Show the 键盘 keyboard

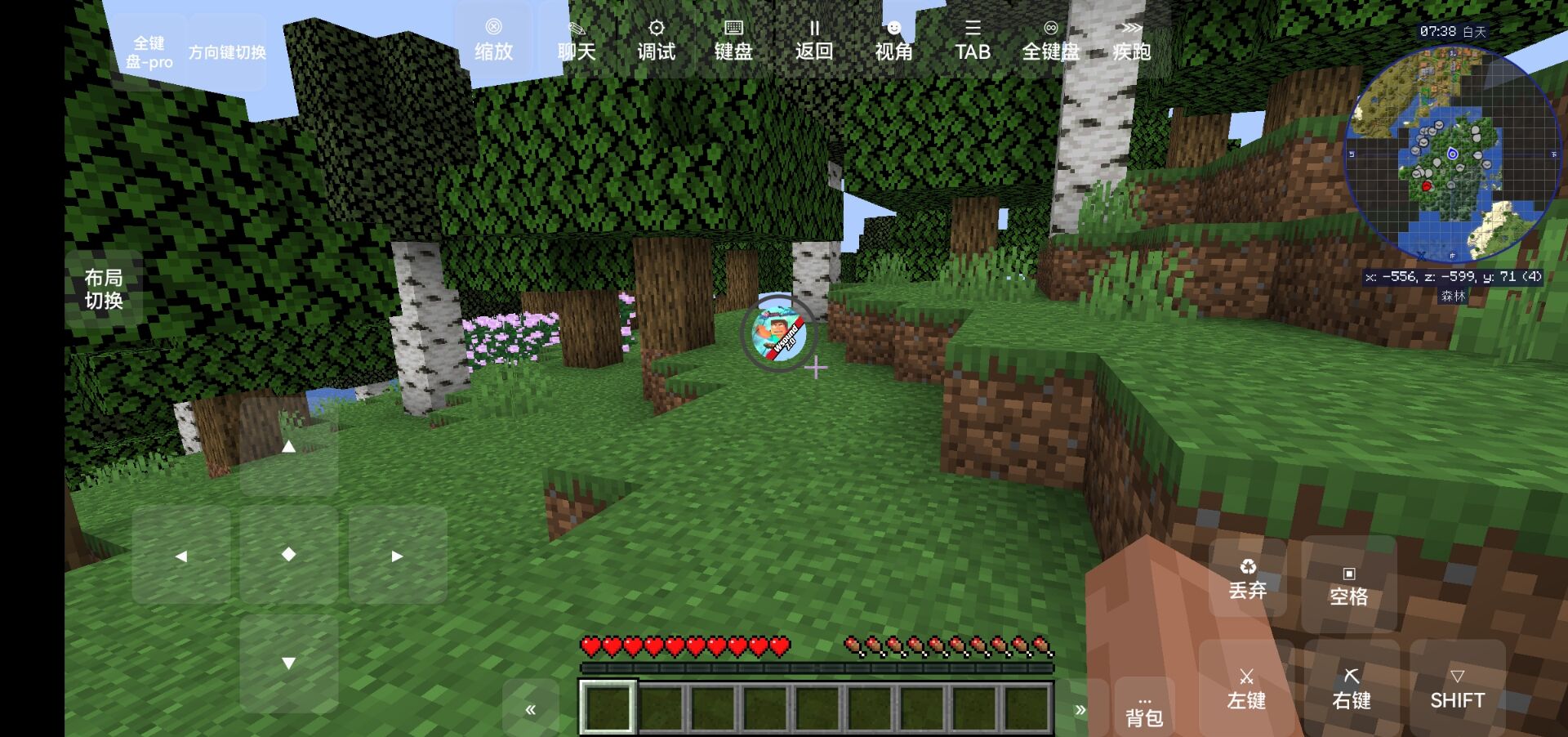tap(733, 40)
